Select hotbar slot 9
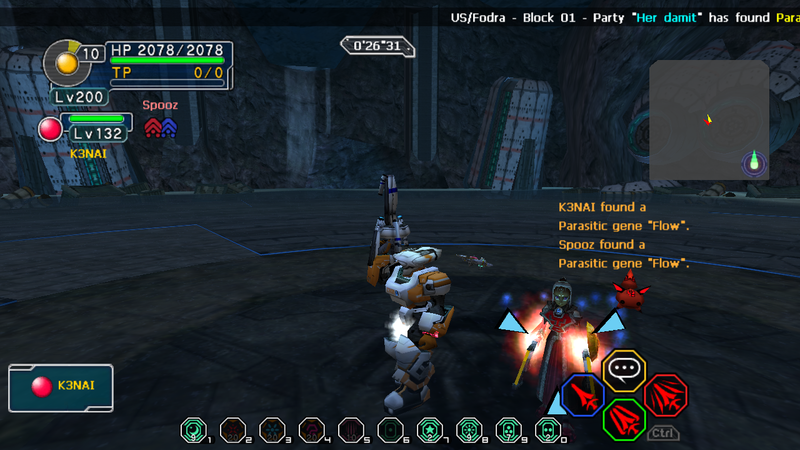This screenshot has height=450, width=800. click(508, 430)
